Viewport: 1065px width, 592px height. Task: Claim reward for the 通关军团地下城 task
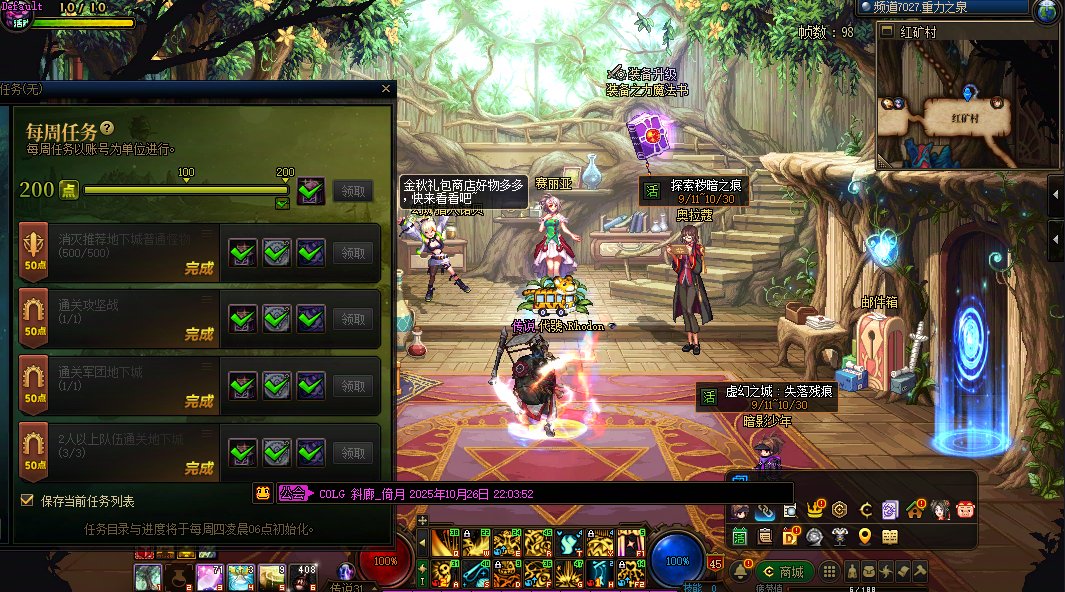point(353,385)
